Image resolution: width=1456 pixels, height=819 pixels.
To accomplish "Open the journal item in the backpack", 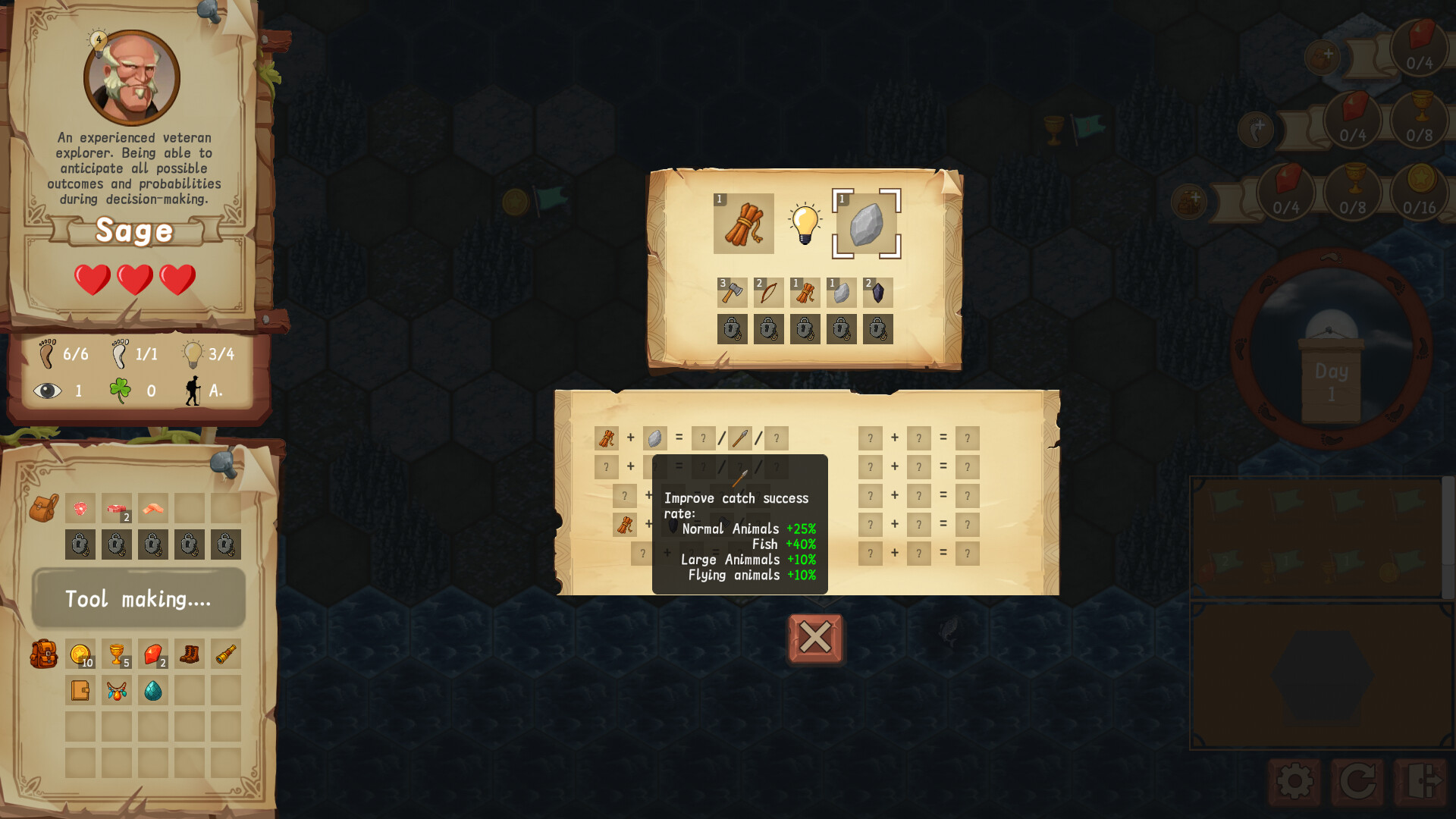I will pyautogui.click(x=80, y=689).
